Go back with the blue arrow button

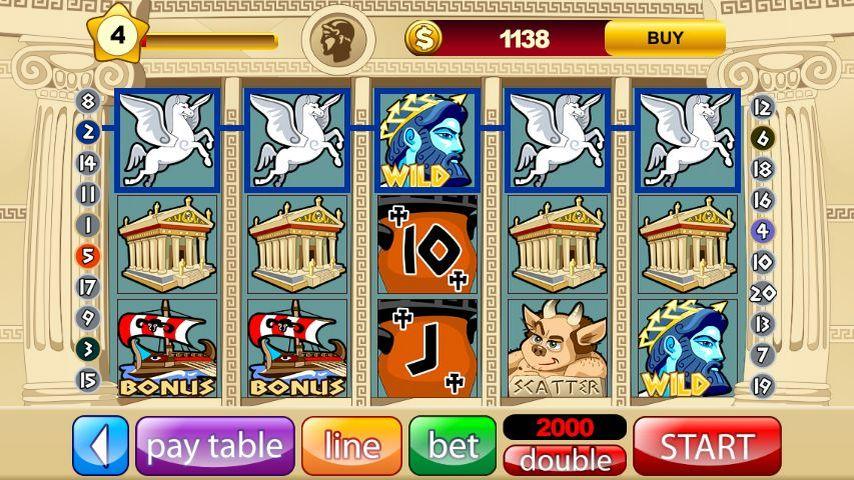point(101,445)
